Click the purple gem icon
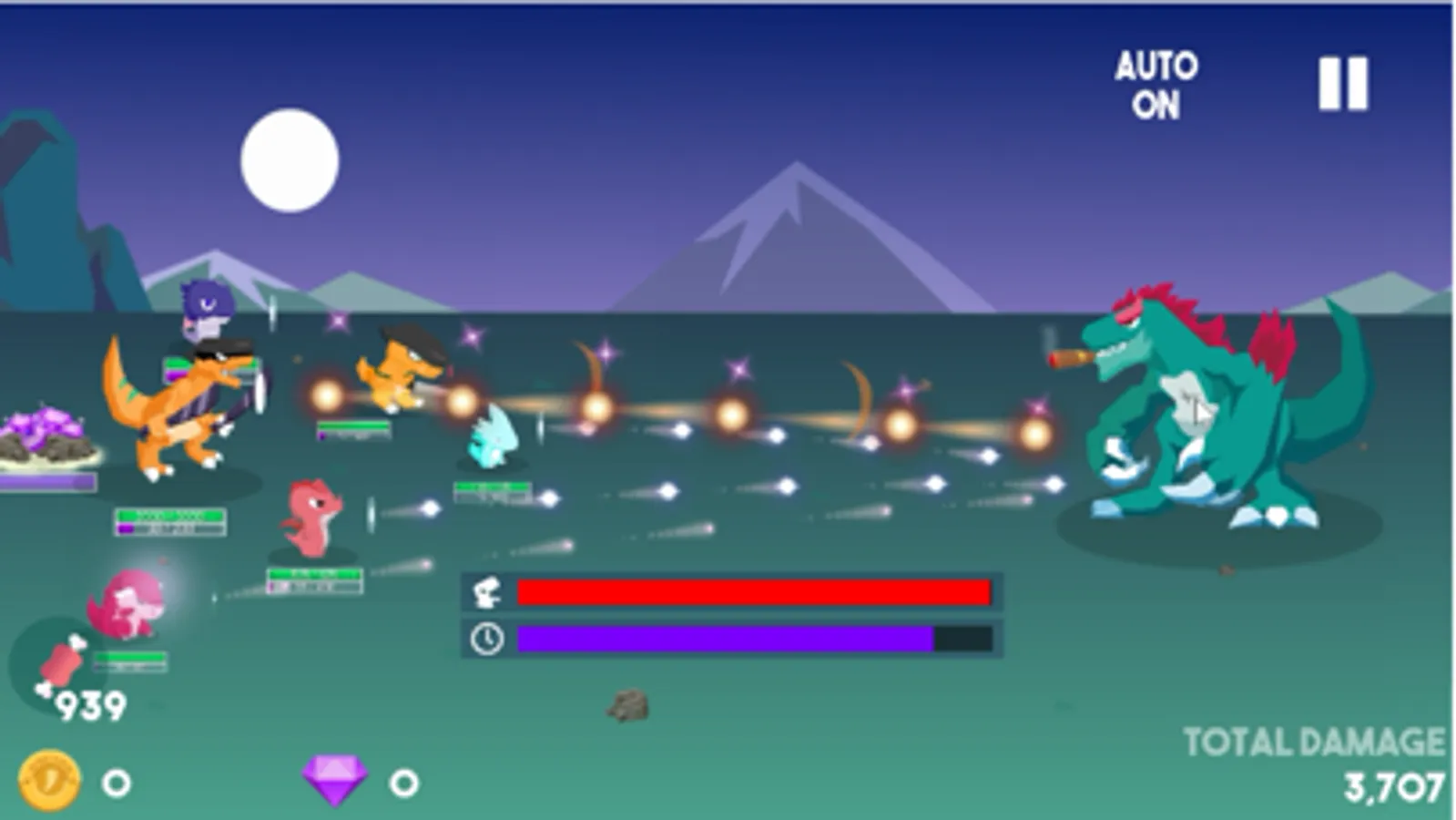Image resolution: width=1456 pixels, height=820 pixels. click(x=337, y=779)
